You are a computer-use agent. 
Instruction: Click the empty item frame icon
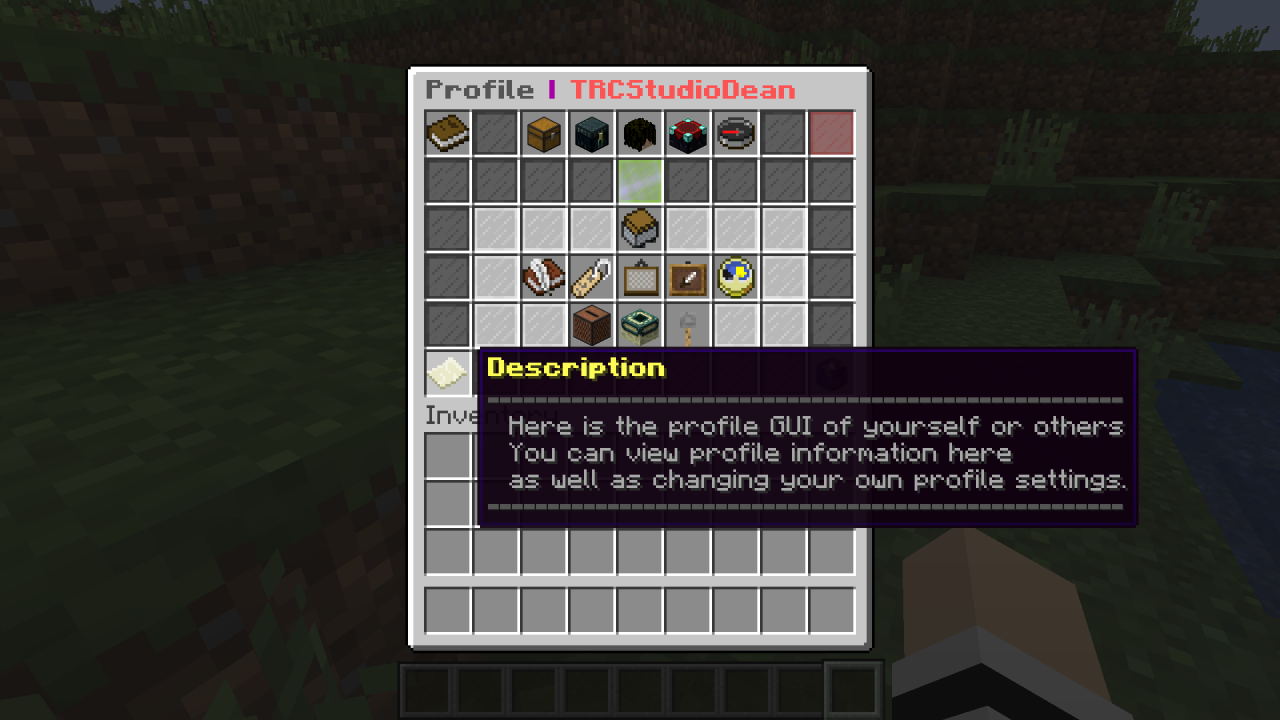(x=639, y=277)
